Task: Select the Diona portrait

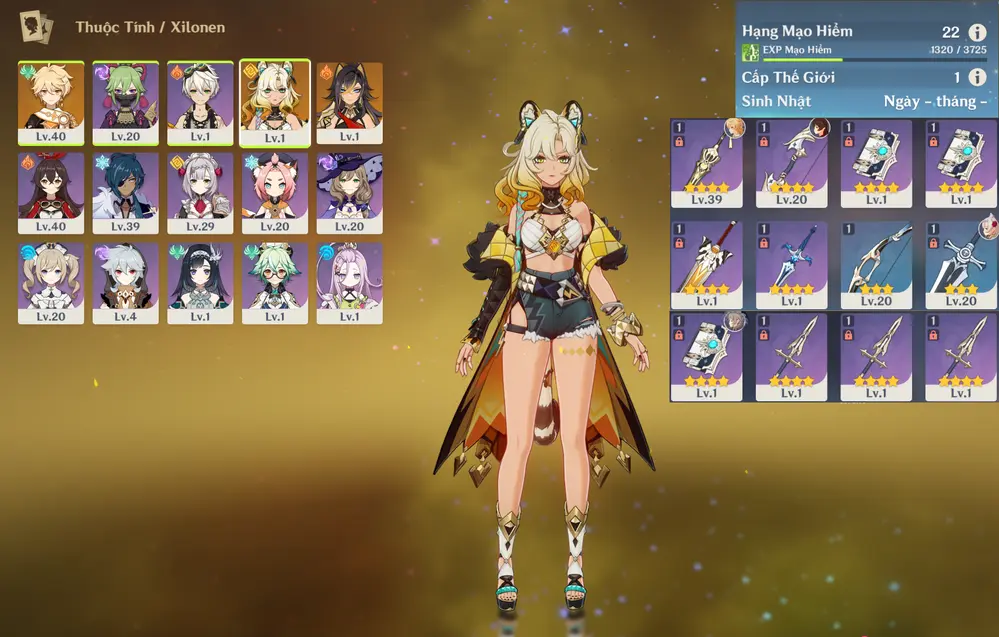Action: pos(275,192)
